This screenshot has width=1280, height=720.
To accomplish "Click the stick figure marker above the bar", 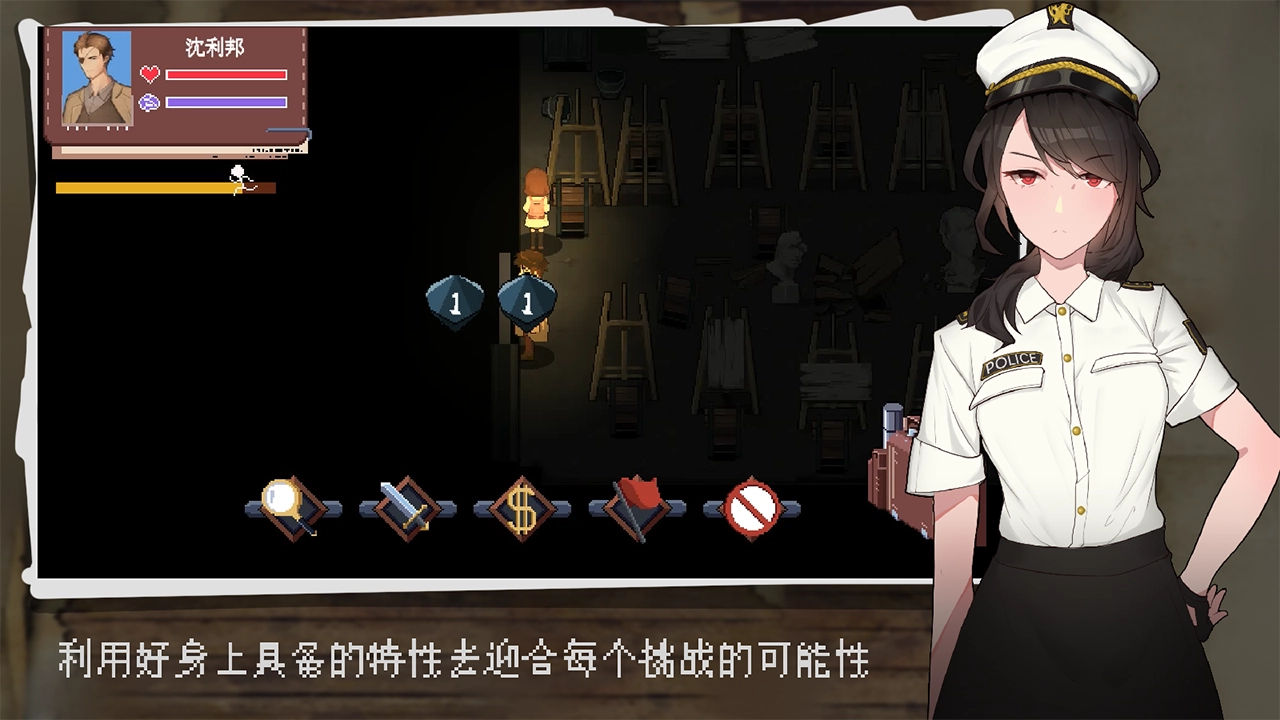I will point(237,172).
